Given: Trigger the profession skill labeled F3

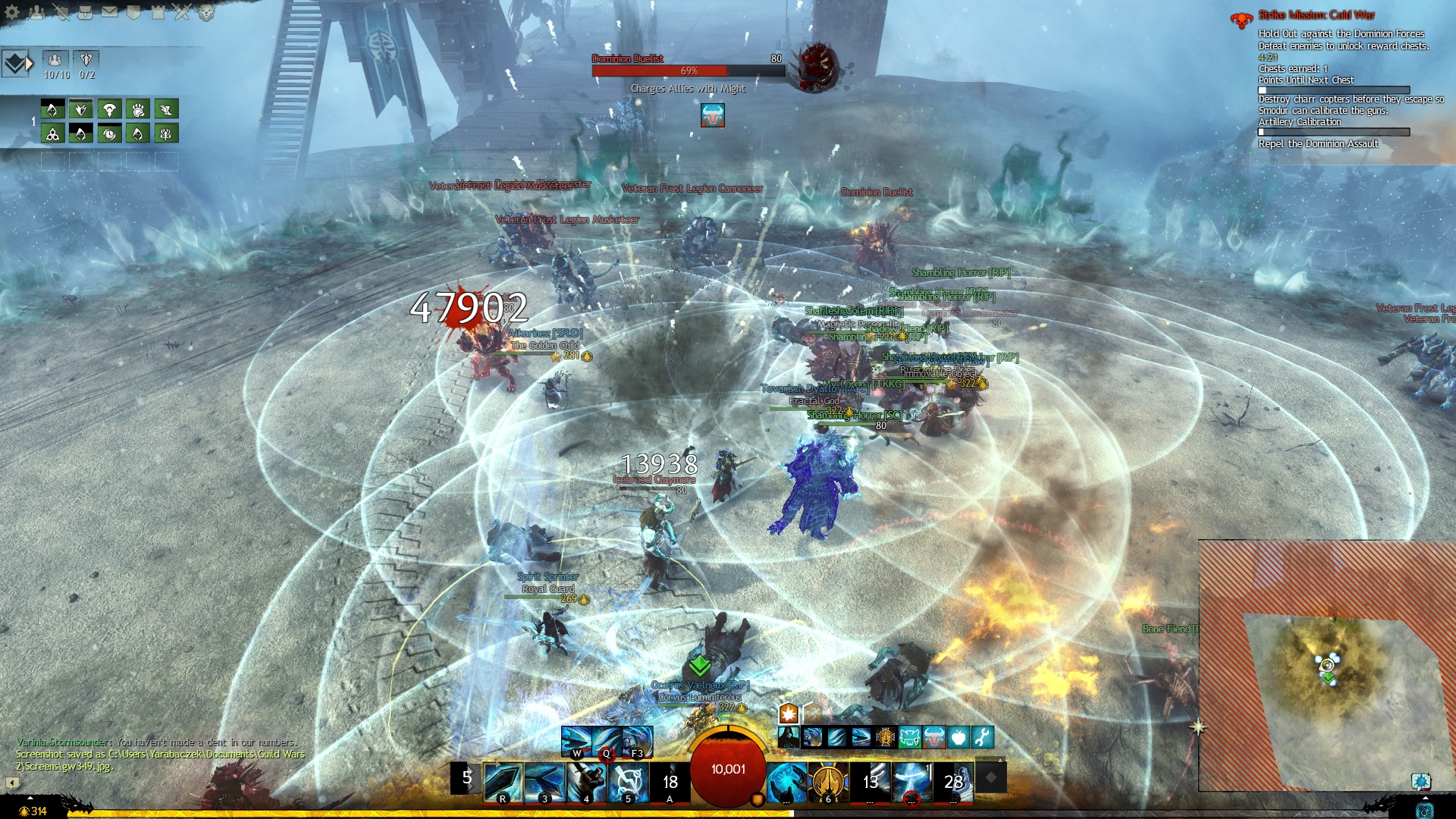Looking at the screenshot, I should [x=637, y=740].
